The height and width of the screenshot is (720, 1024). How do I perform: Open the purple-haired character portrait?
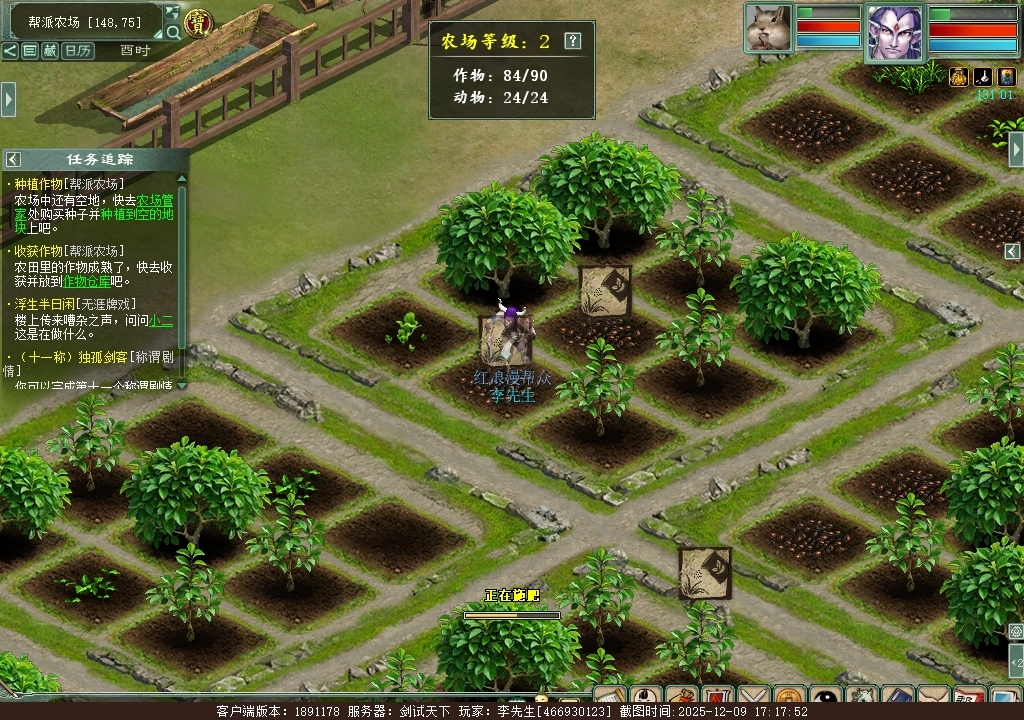coord(894,34)
